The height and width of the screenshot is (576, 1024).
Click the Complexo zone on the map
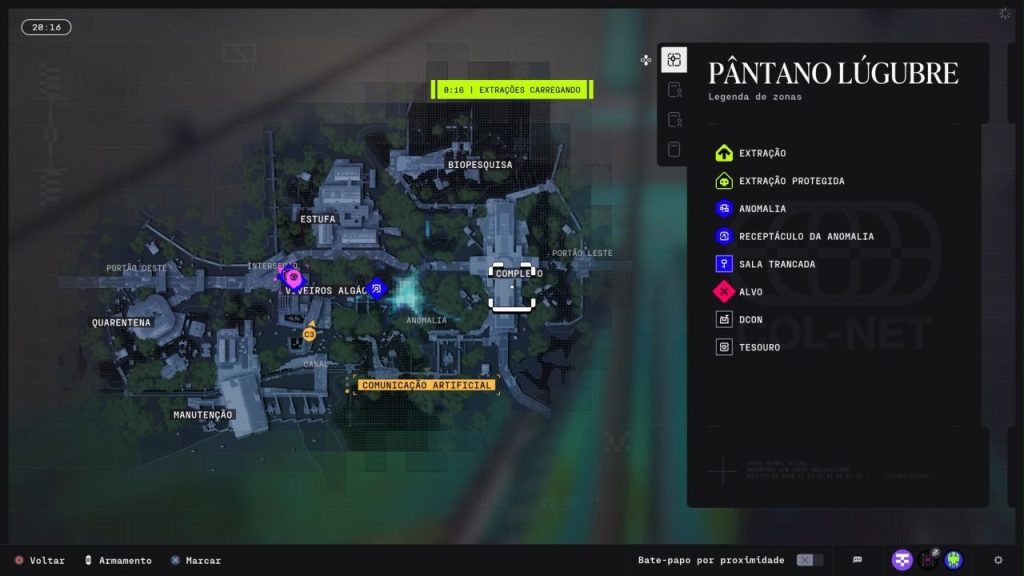tap(512, 274)
